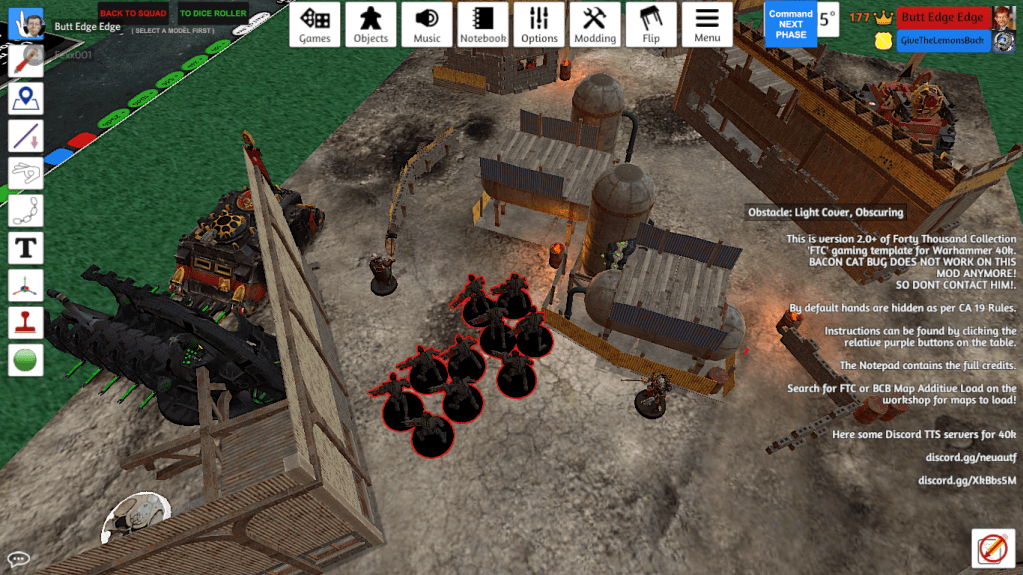Screen dimensions: 1023x575
Task: Open the main Menu
Action: [x=707, y=25]
